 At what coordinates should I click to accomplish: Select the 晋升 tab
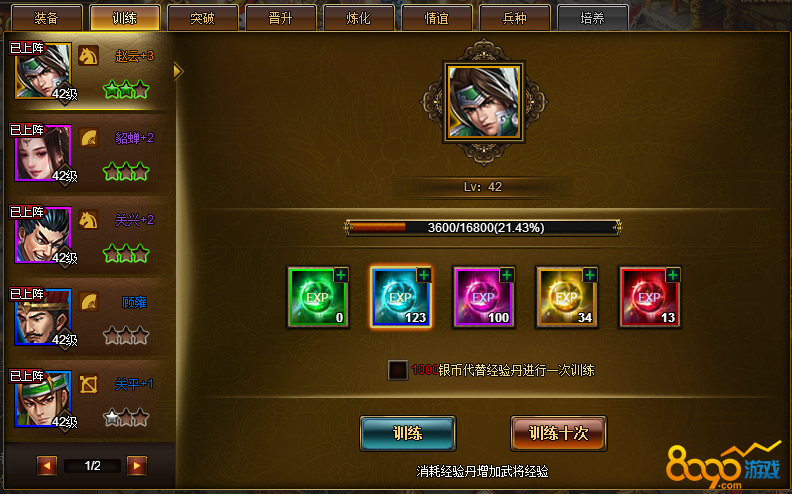pos(280,18)
